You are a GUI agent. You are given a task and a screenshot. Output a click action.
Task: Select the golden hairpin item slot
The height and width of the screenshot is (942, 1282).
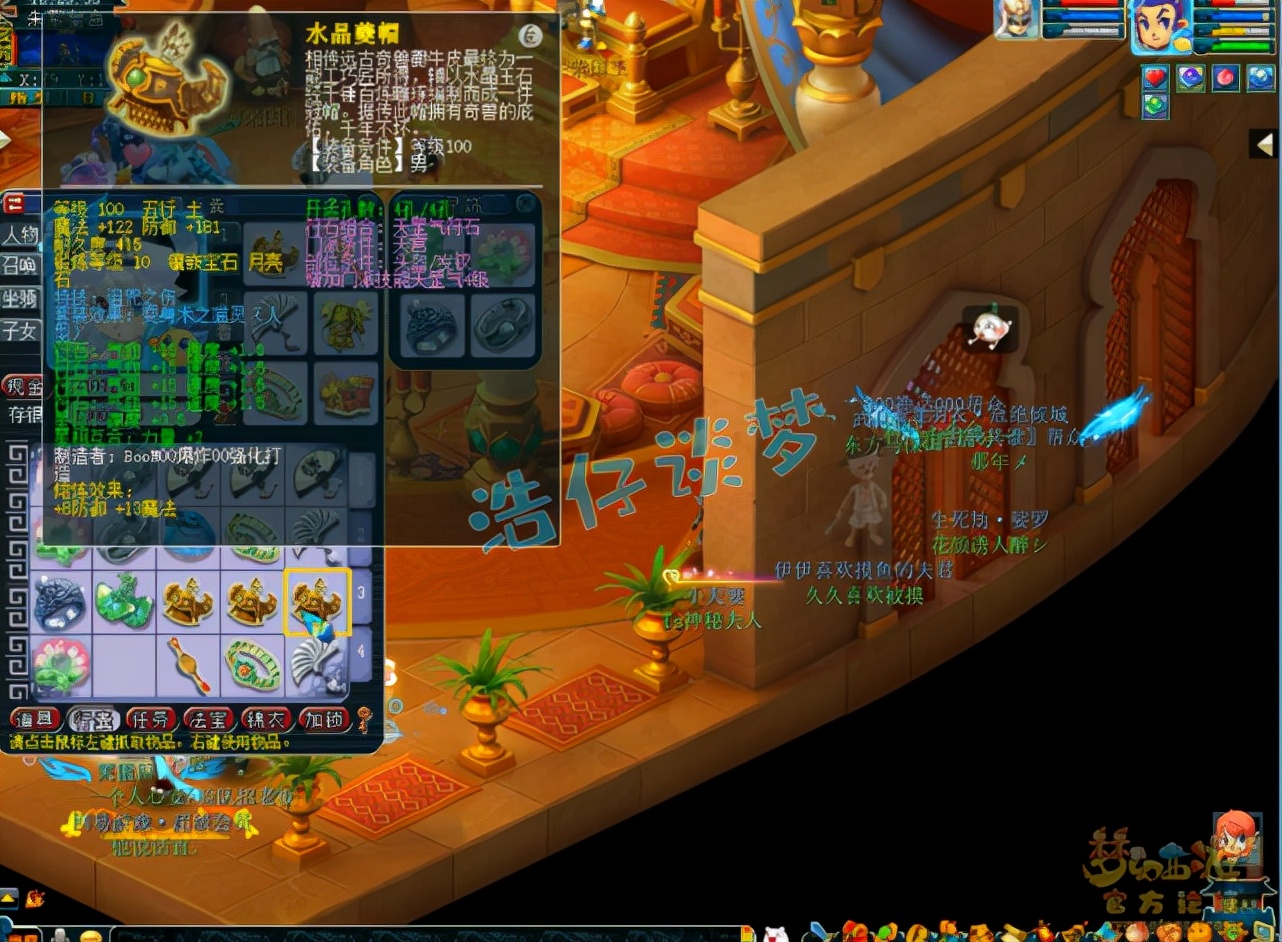[x=188, y=665]
